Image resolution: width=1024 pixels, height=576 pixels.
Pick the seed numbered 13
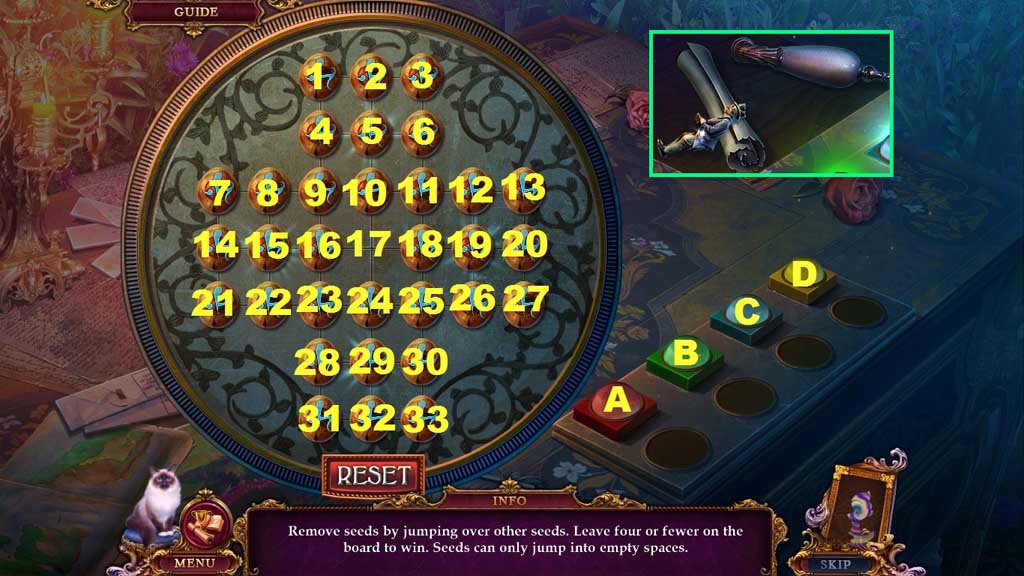(x=522, y=188)
